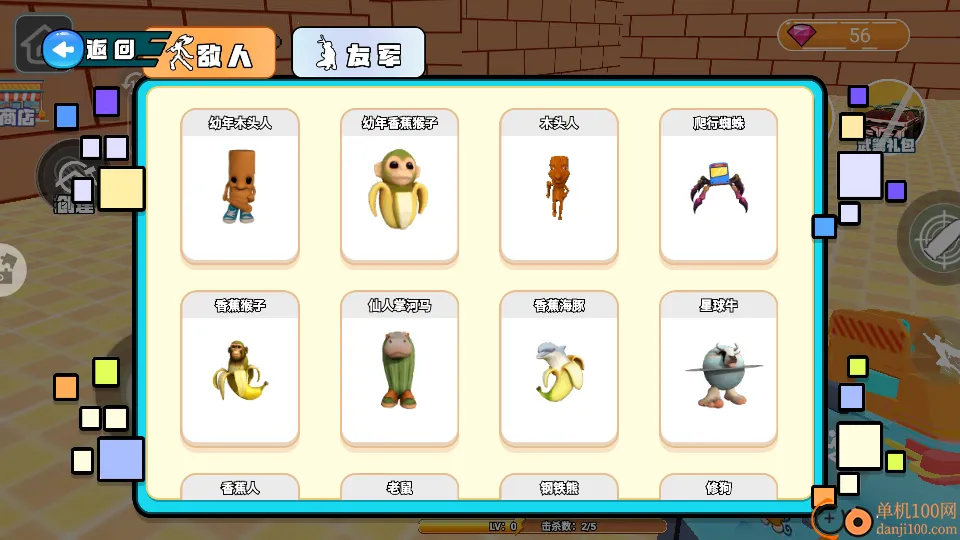Open the 友军 allies tab
The height and width of the screenshot is (540, 960).
358,53
